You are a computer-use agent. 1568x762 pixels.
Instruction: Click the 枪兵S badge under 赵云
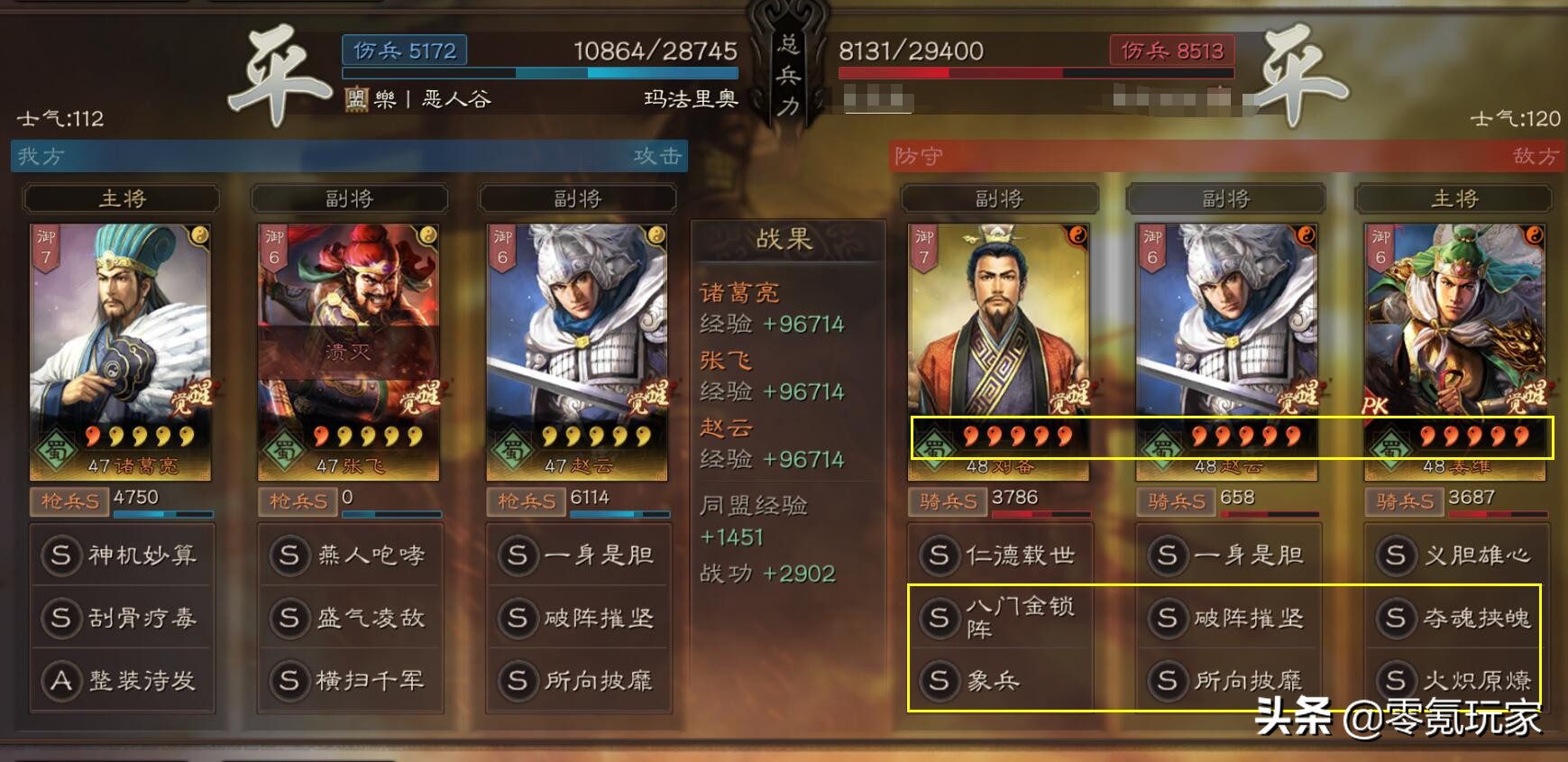click(527, 501)
